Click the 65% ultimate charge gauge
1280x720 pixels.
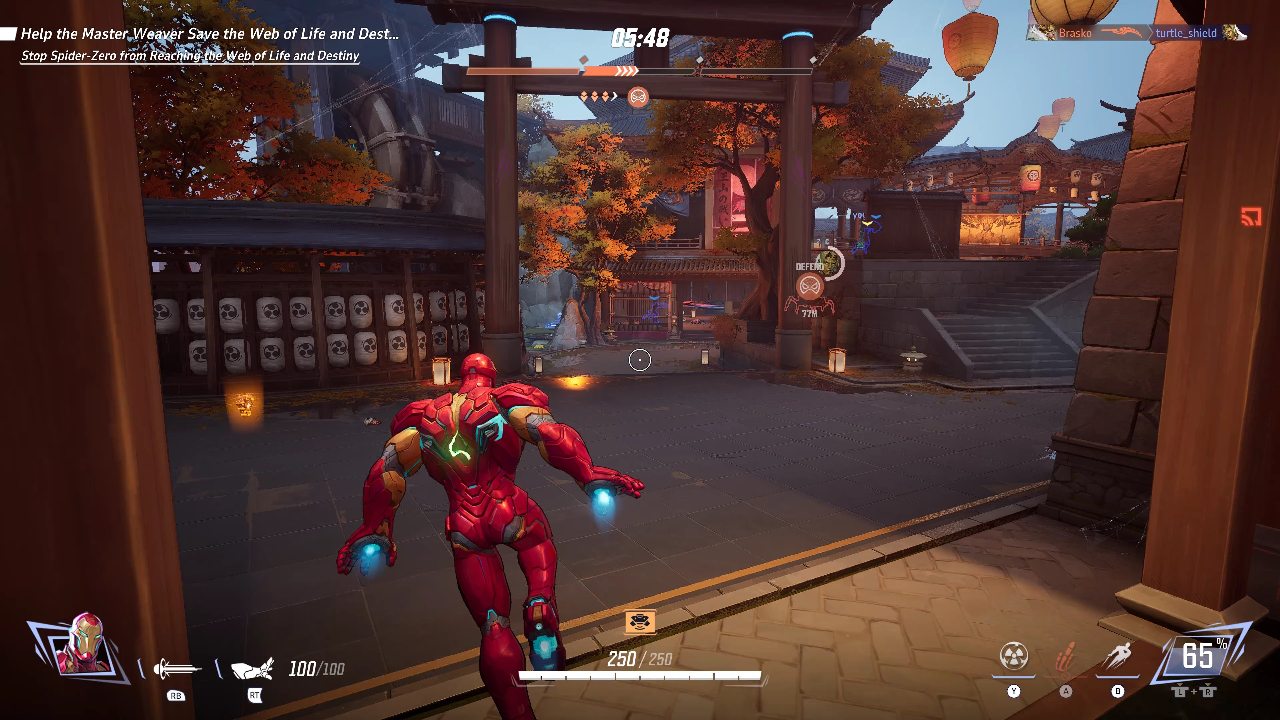[1198, 656]
